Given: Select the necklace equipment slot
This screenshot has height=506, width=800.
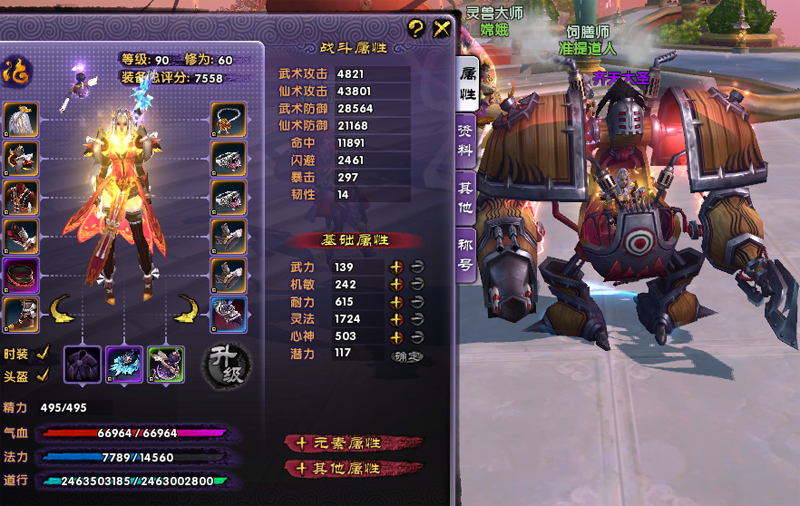Looking at the screenshot, I should click(x=229, y=119).
